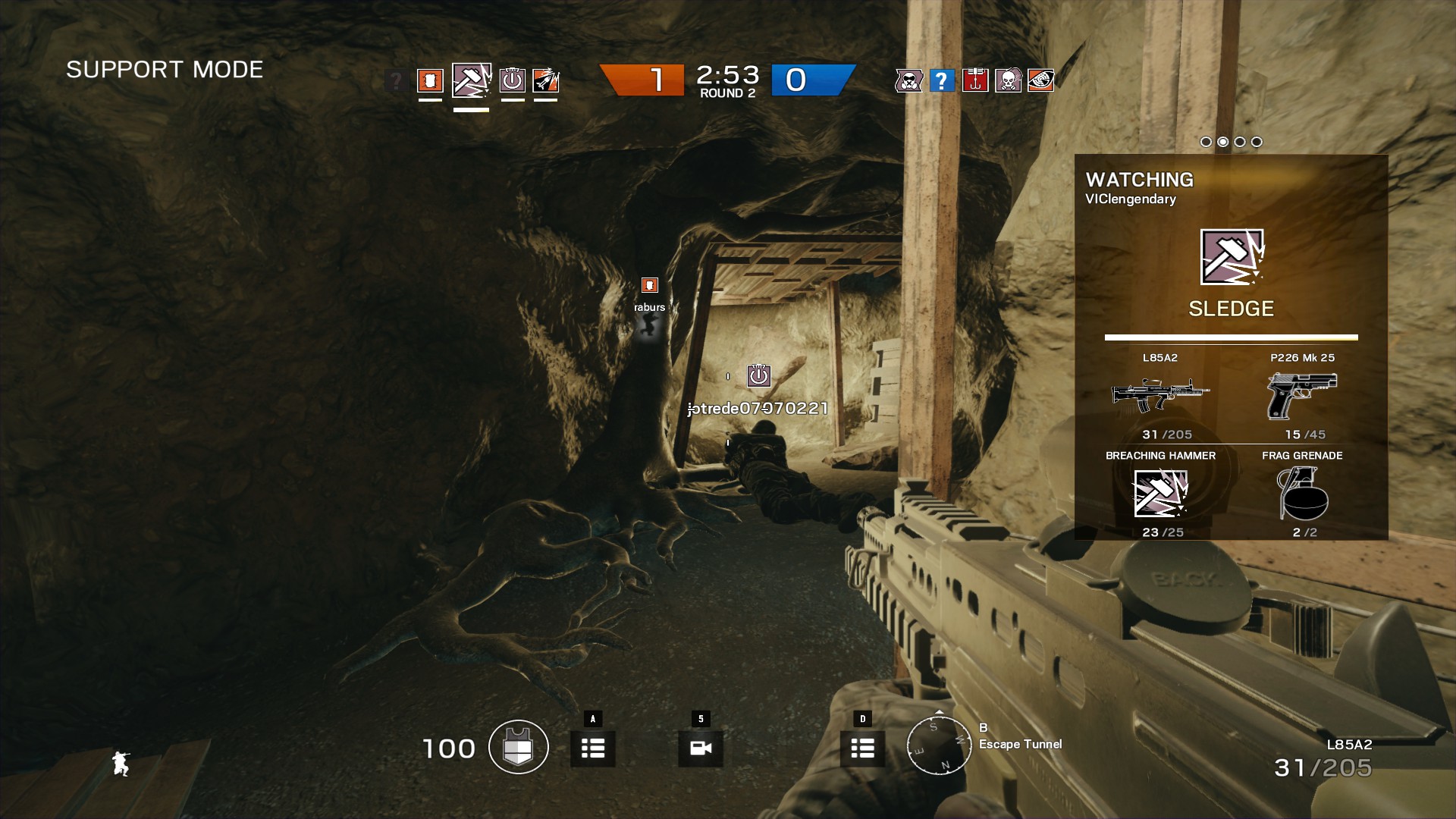
Task: Select the Sledge hammer icon in the team roster
Action: [x=471, y=80]
